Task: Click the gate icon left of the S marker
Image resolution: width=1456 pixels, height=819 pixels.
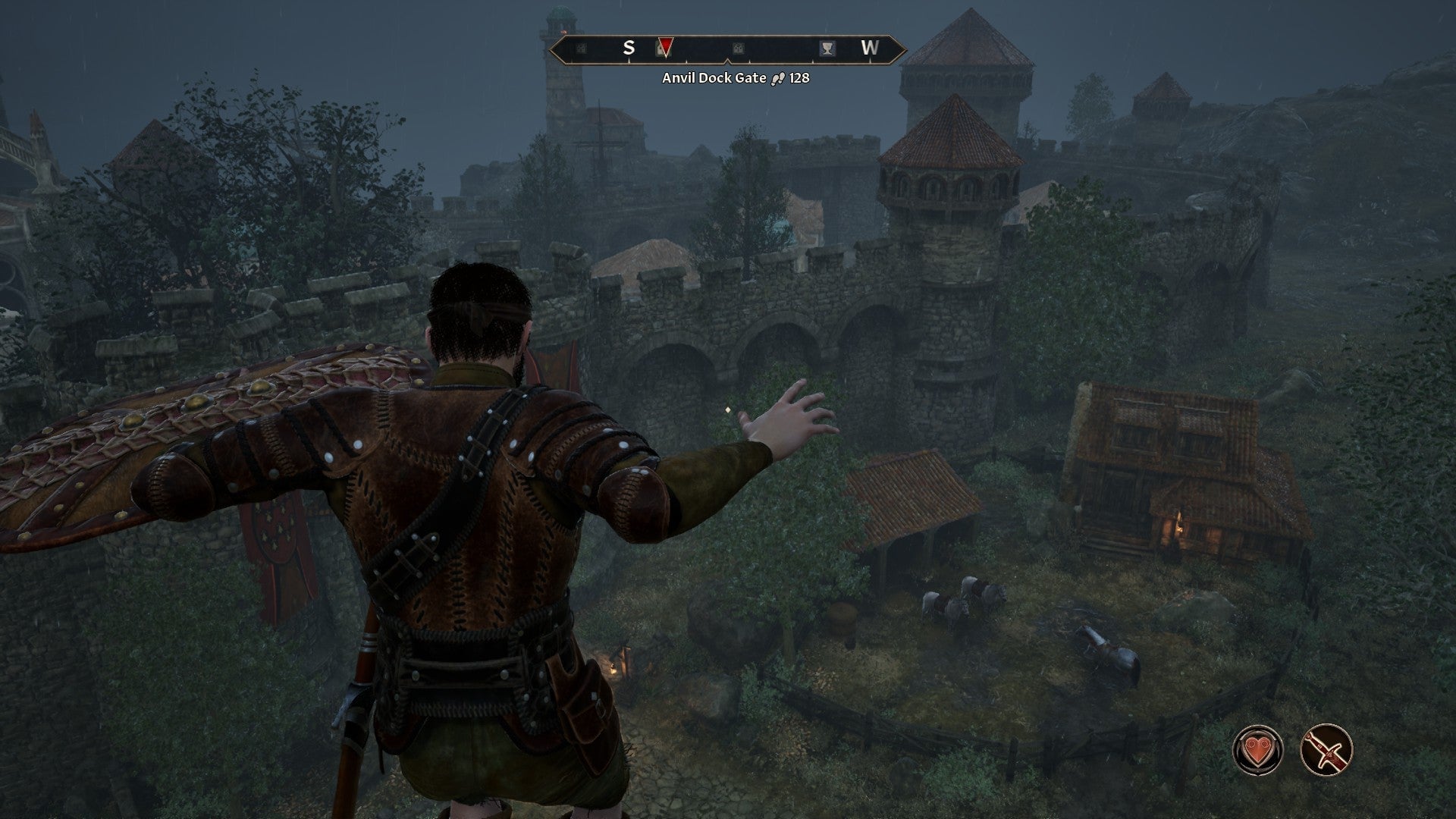Action: [x=582, y=48]
